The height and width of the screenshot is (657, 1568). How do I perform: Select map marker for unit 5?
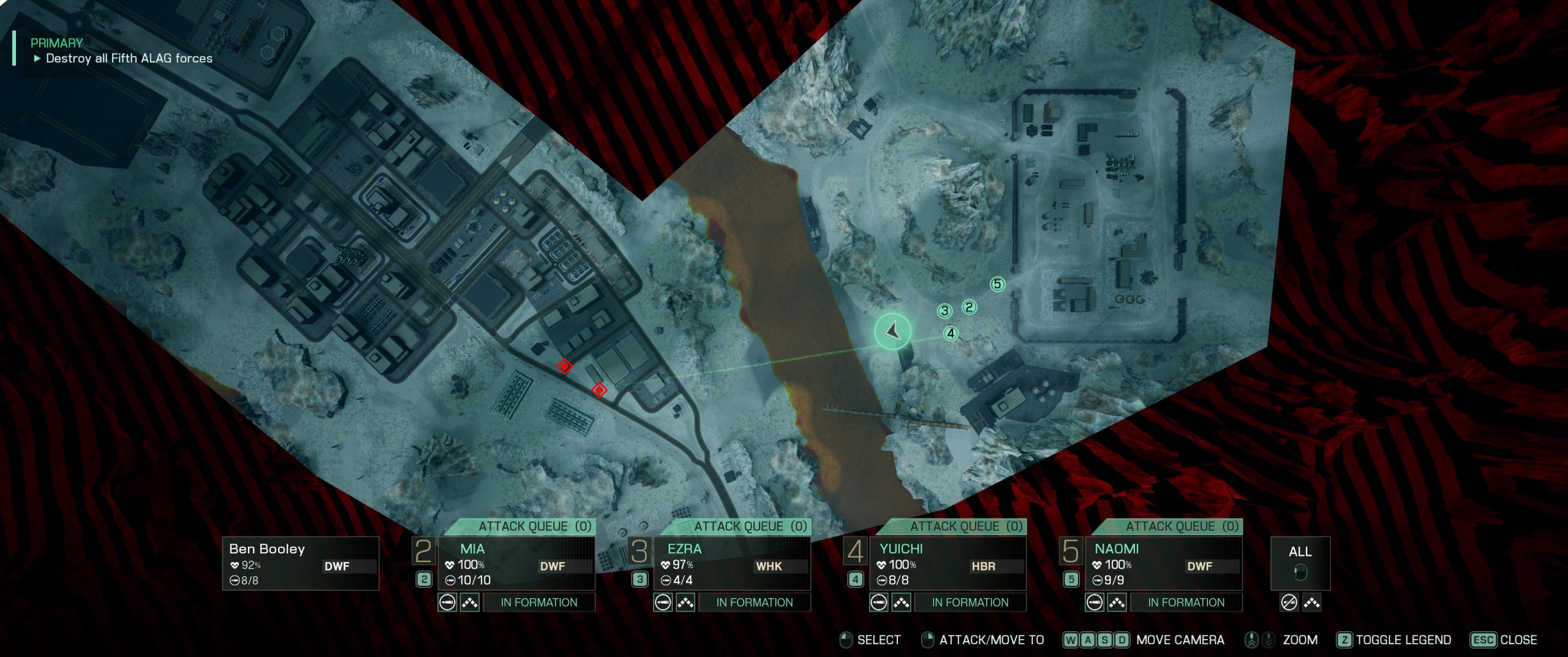pos(998,284)
